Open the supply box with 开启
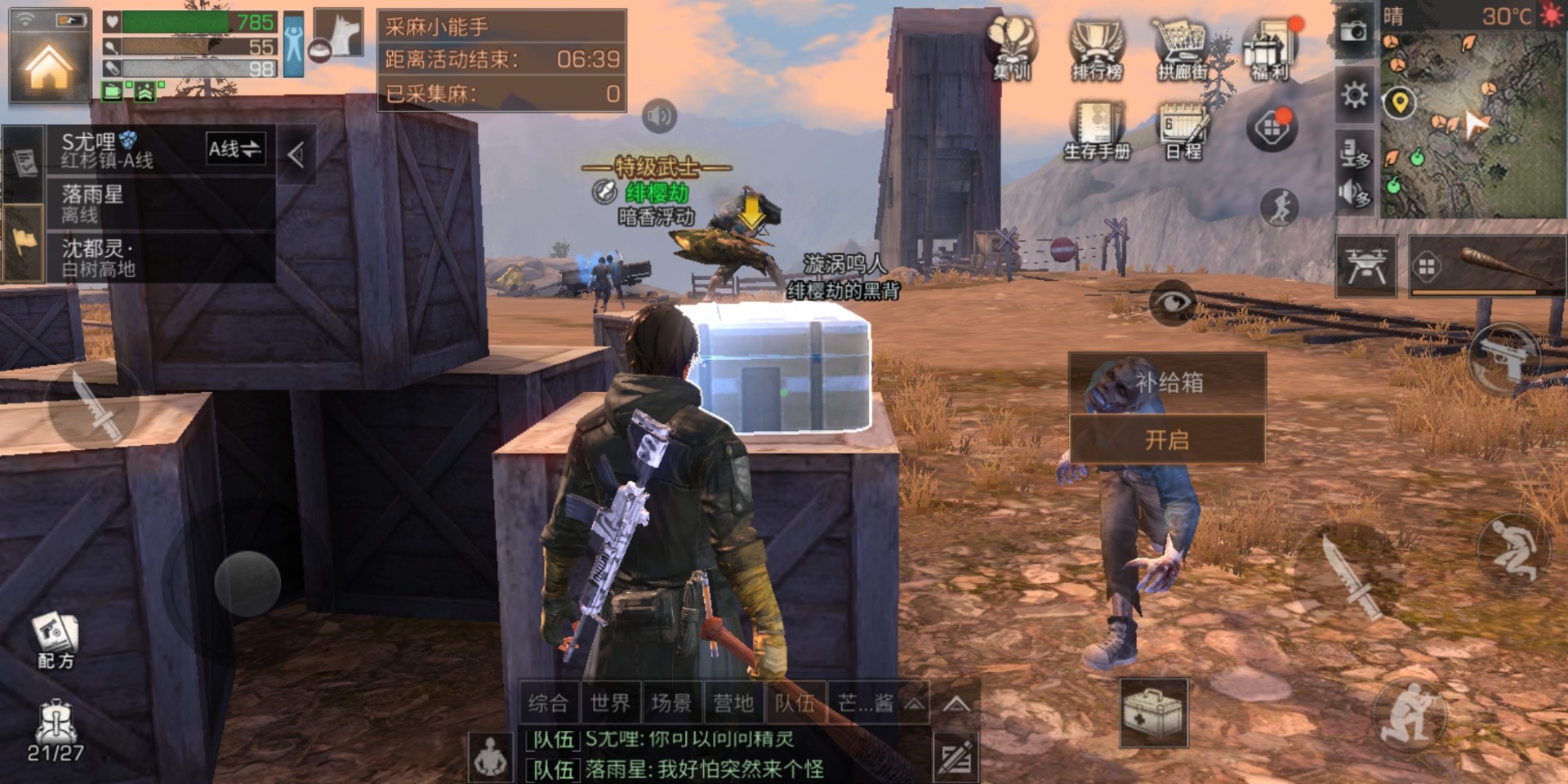The width and height of the screenshot is (1568, 784). tap(1167, 440)
